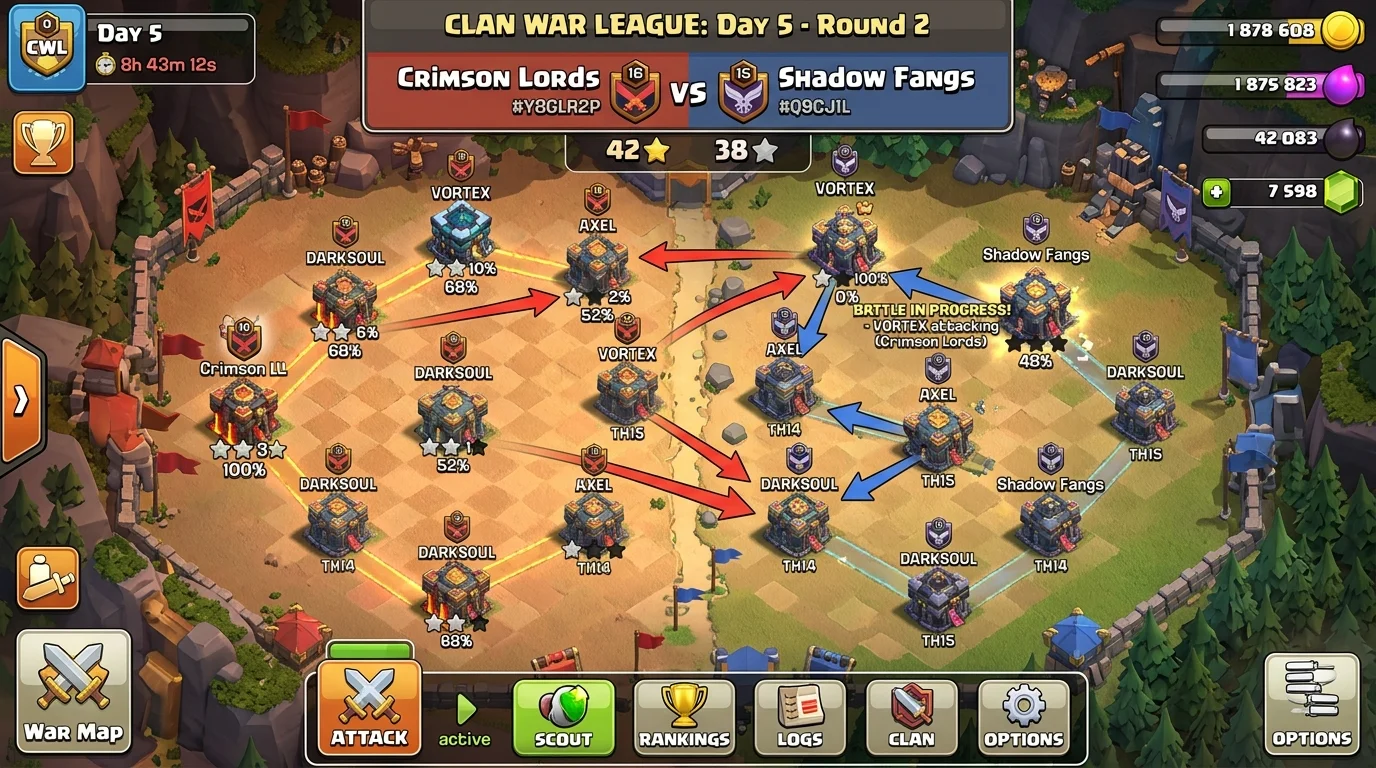This screenshot has width=1376, height=768.
Task: Open Logs from the bottom bar
Action: [x=800, y=716]
